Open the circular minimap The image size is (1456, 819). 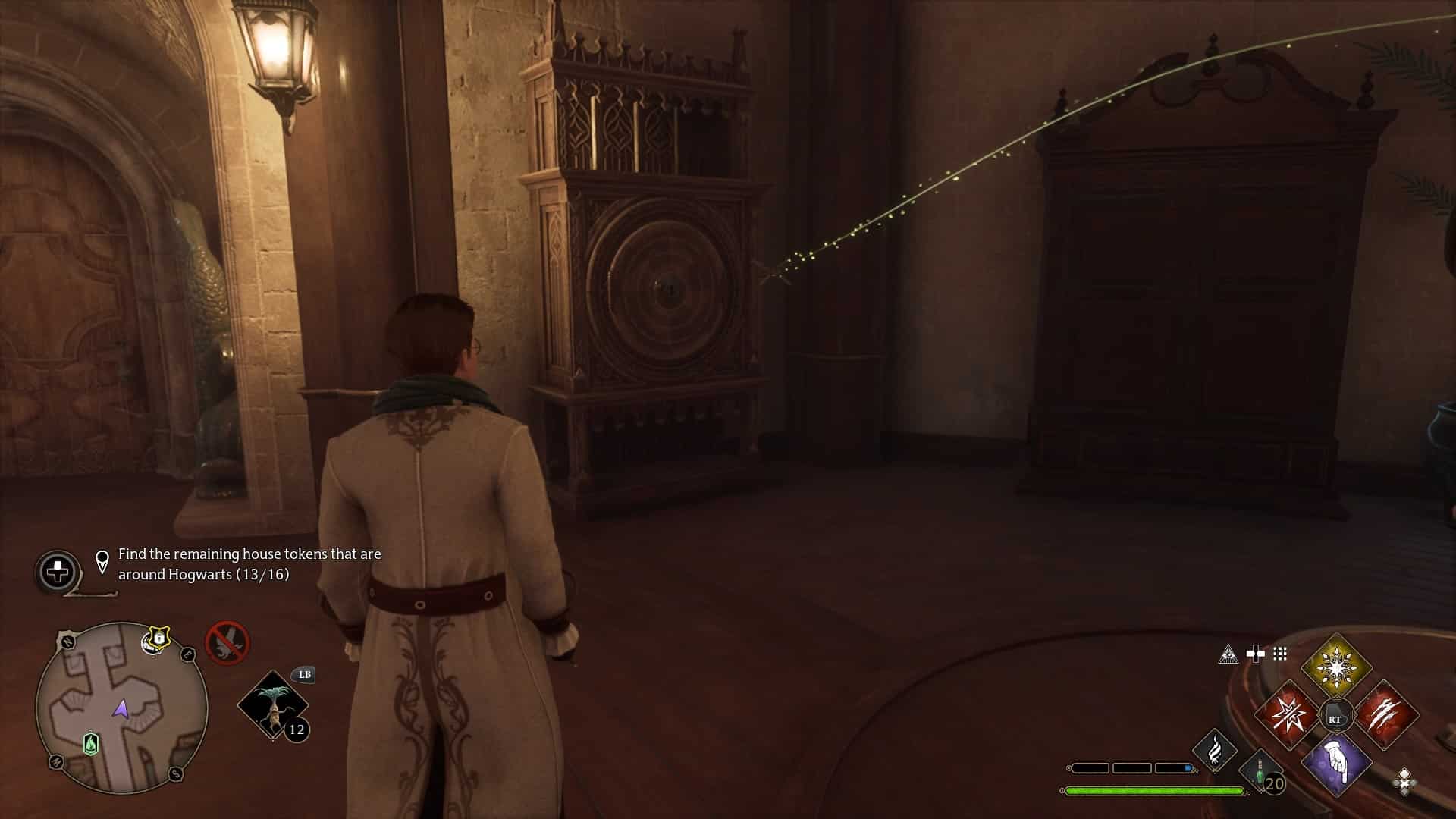click(121, 708)
